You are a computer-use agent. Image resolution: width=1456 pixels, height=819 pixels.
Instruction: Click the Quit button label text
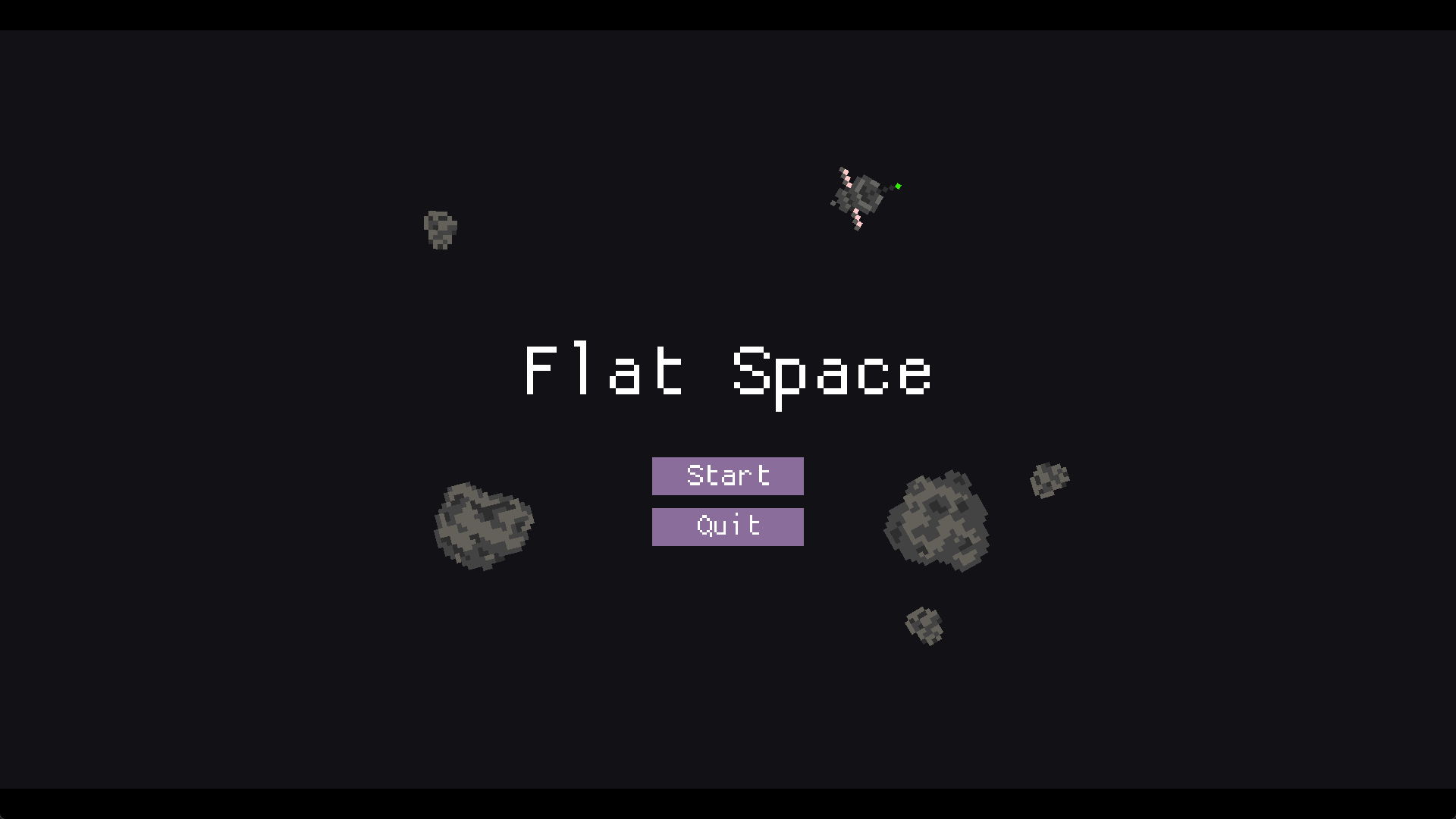727,526
